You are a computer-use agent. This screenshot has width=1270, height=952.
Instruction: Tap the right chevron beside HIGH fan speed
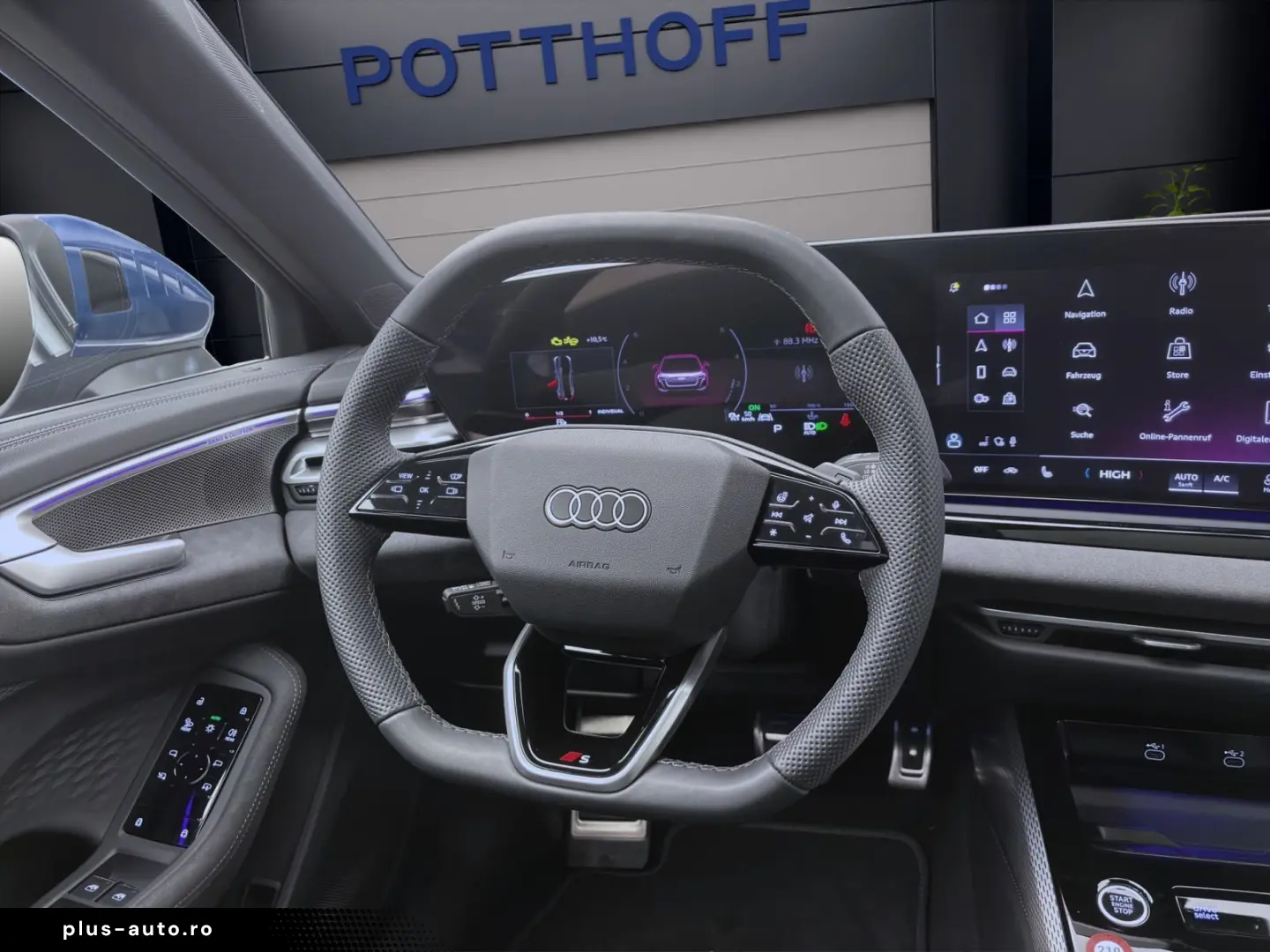pyautogui.click(x=1140, y=474)
